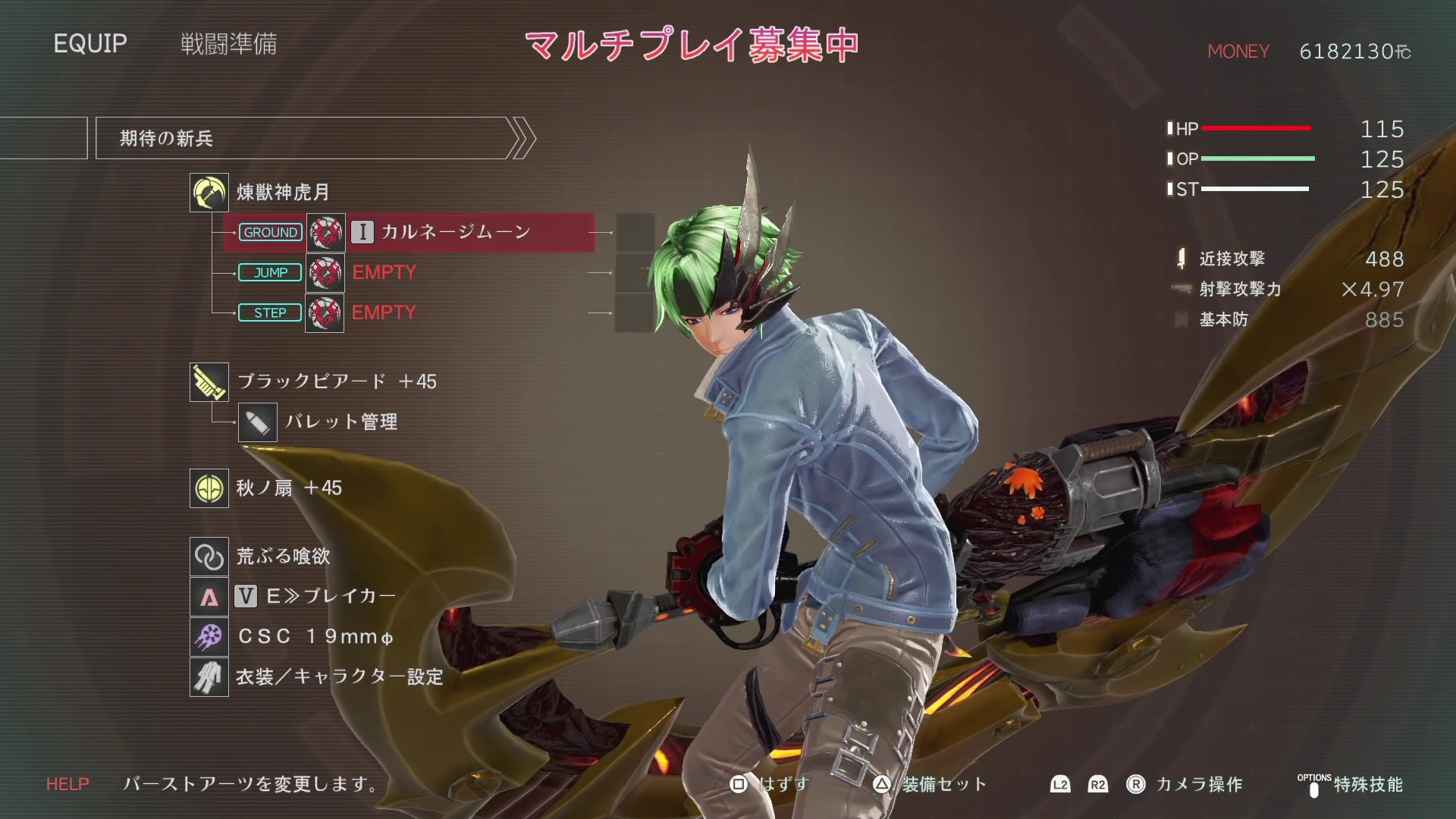Image resolution: width=1456 pixels, height=819 pixels.
Task: Click the costume outfit icon
Action: coord(209,676)
